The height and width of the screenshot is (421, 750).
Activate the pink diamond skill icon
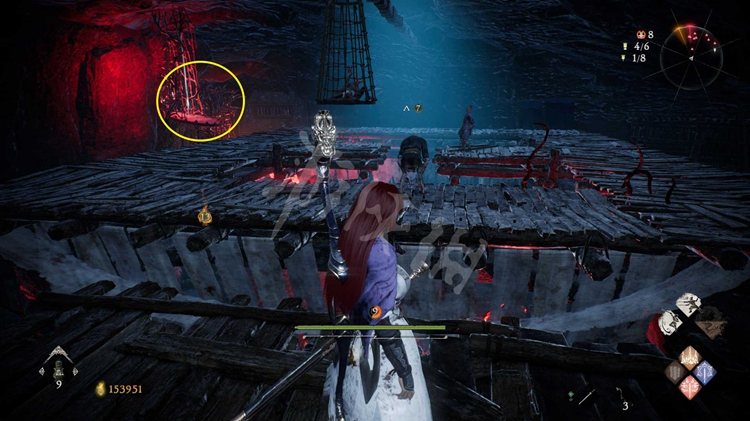point(690,388)
